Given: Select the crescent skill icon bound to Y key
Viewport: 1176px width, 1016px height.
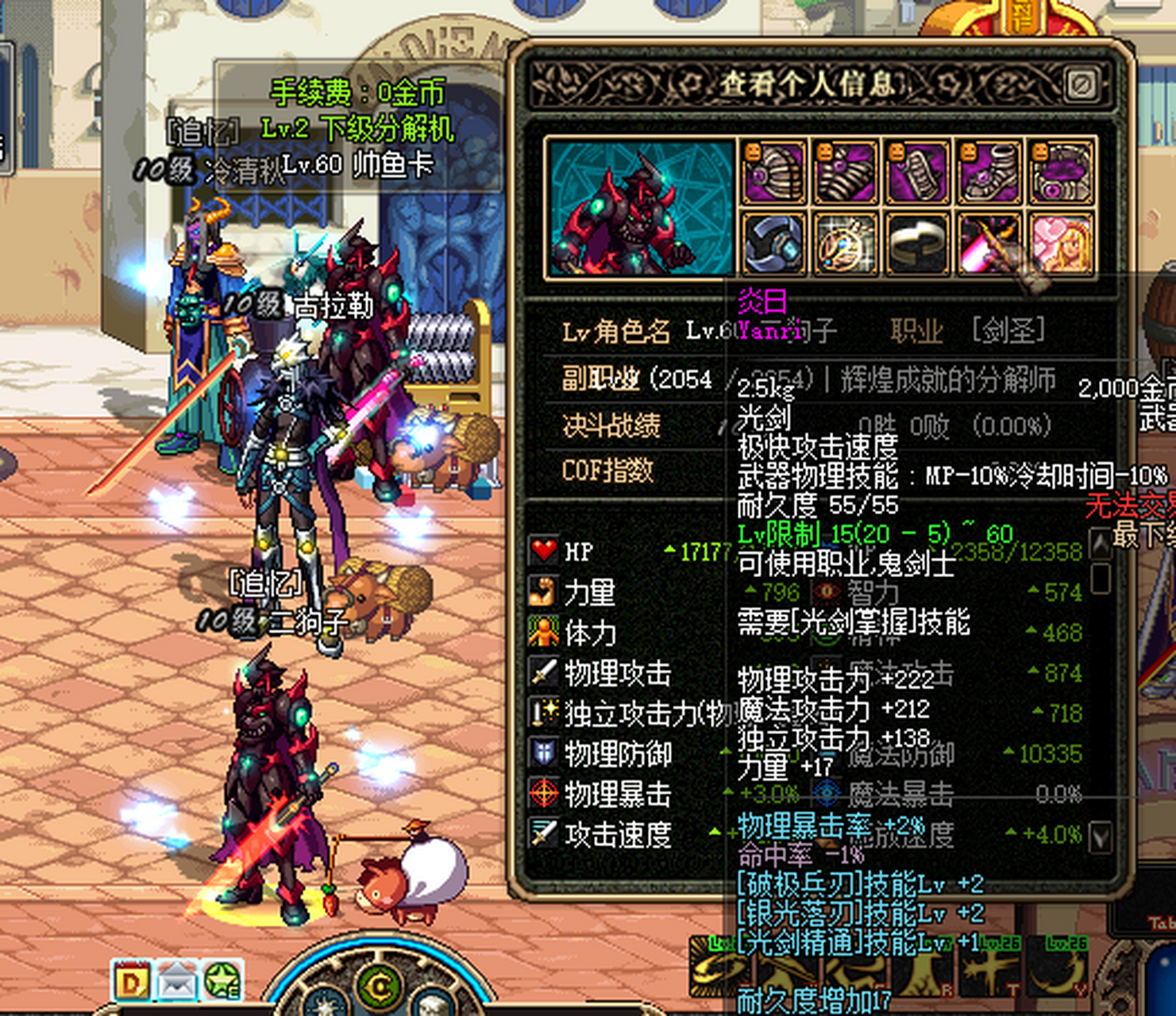Looking at the screenshot, I should pyautogui.click(x=1058, y=973).
